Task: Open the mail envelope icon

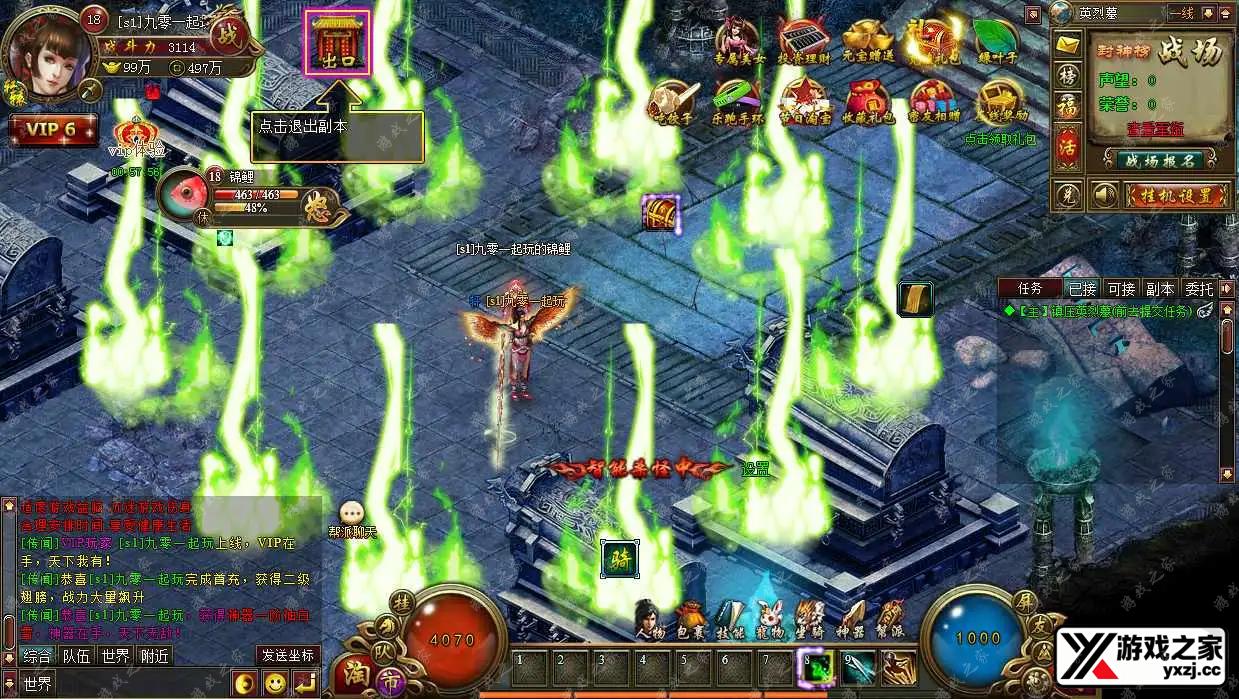Action: pyautogui.click(x=1068, y=44)
